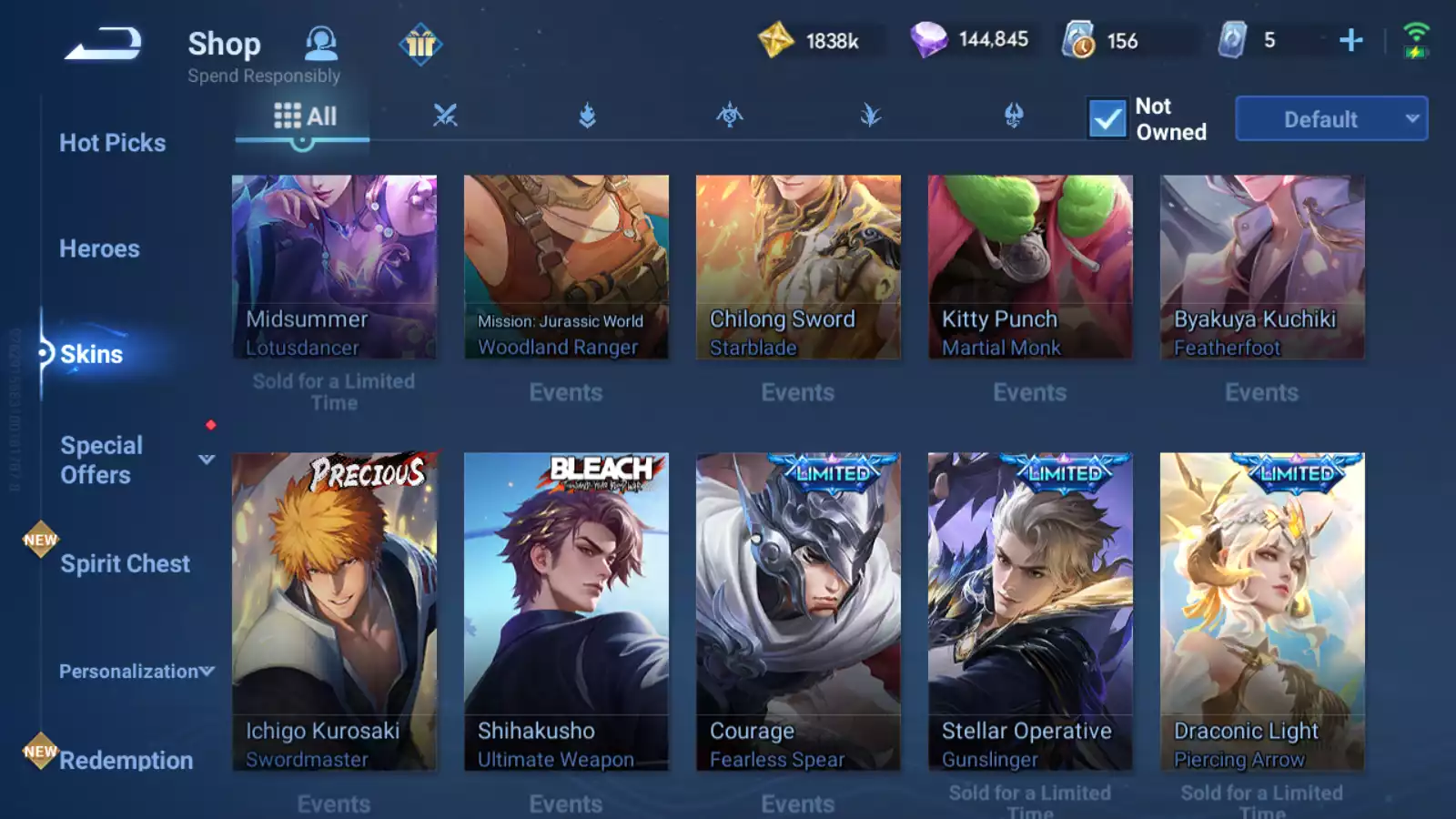Select the Ichigo Kurosaki Swordmaster skin
This screenshot has width=1456, height=819.
(334, 612)
